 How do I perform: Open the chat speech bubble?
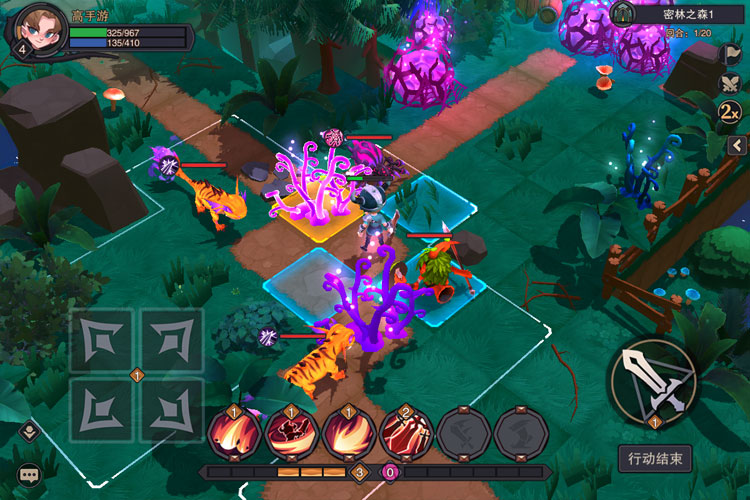tap(28, 475)
